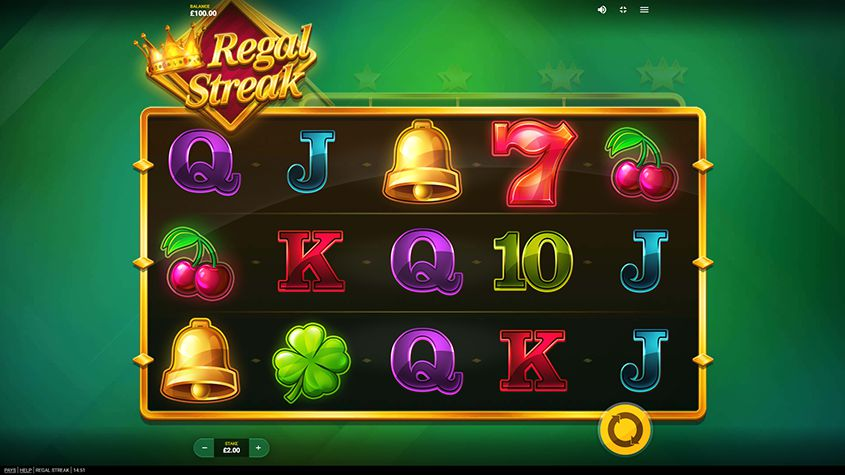Toggle the sound speaker icon
The height and width of the screenshot is (475, 845).
coord(602,9)
